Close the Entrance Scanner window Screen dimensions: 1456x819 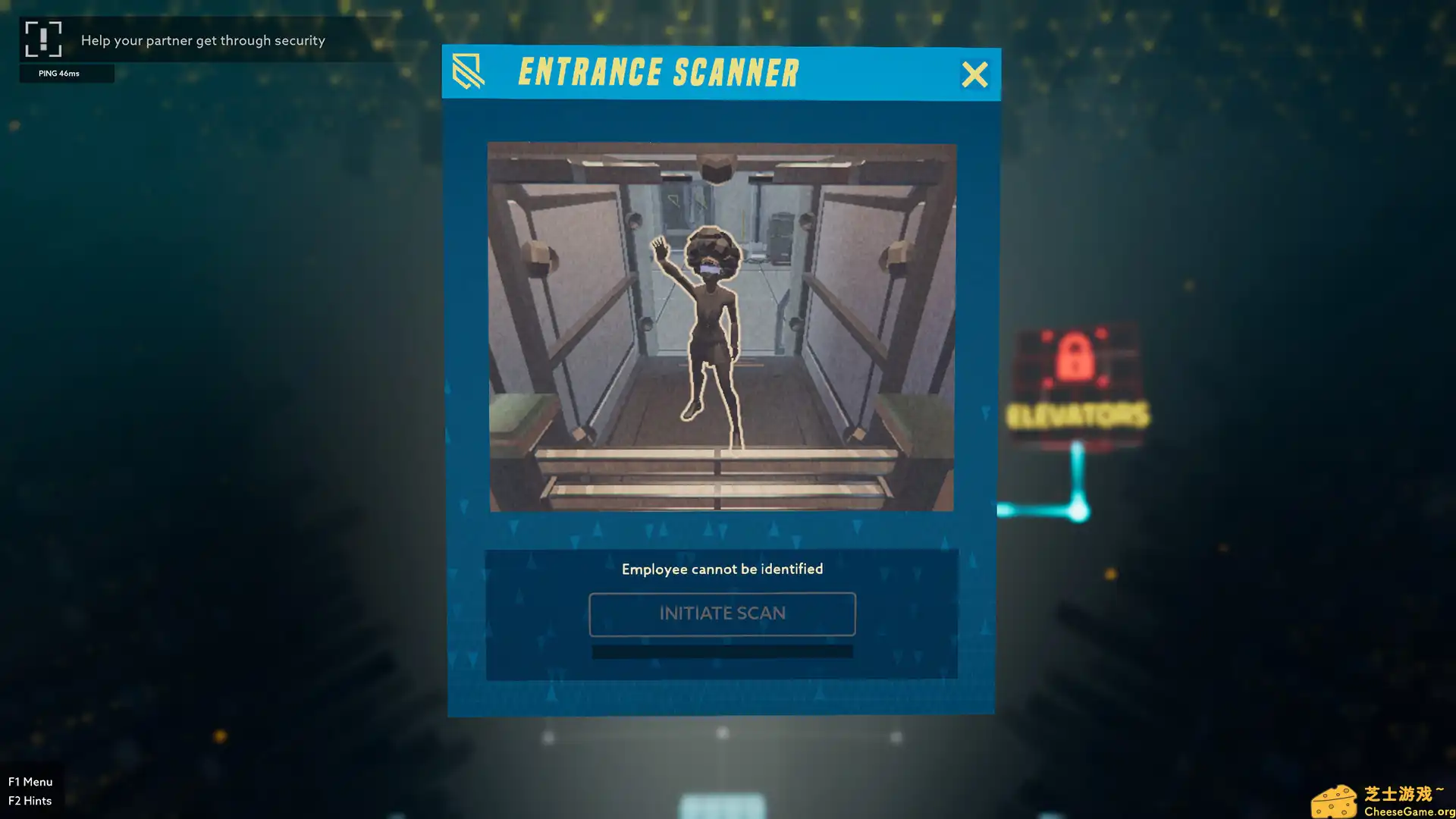975,75
